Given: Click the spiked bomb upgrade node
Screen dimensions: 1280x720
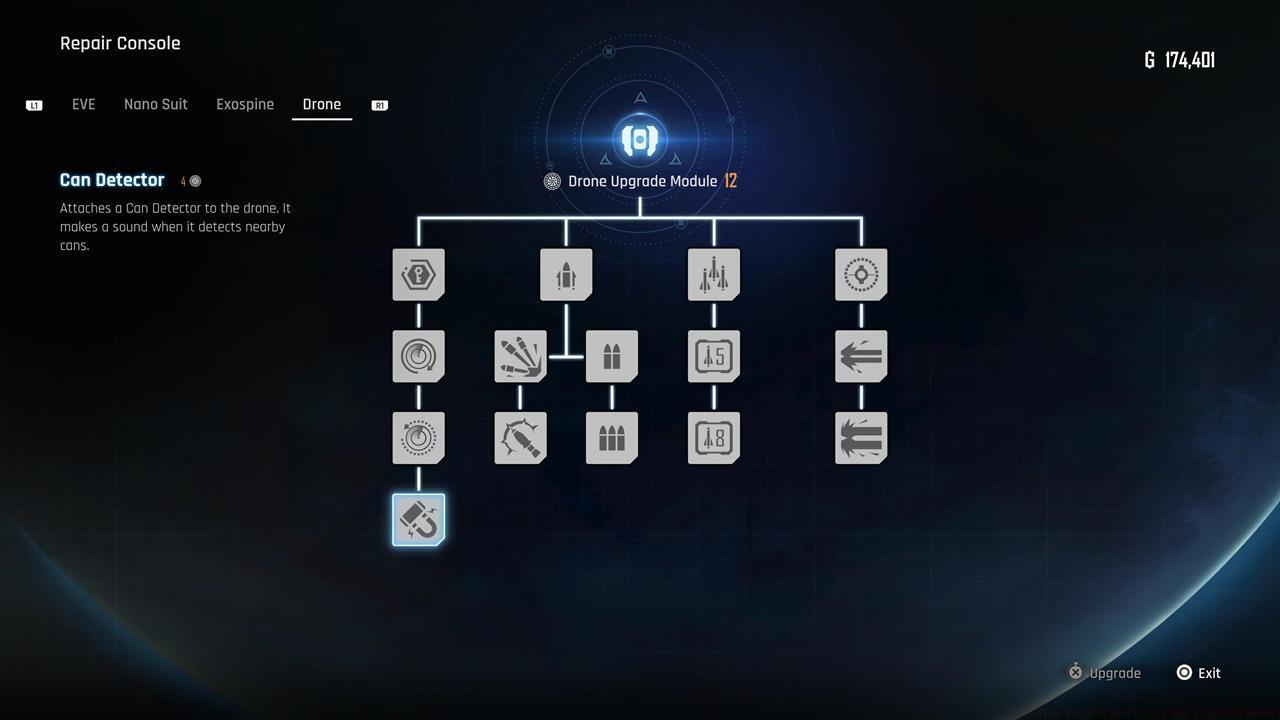Looking at the screenshot, I should tap(520, 437).
